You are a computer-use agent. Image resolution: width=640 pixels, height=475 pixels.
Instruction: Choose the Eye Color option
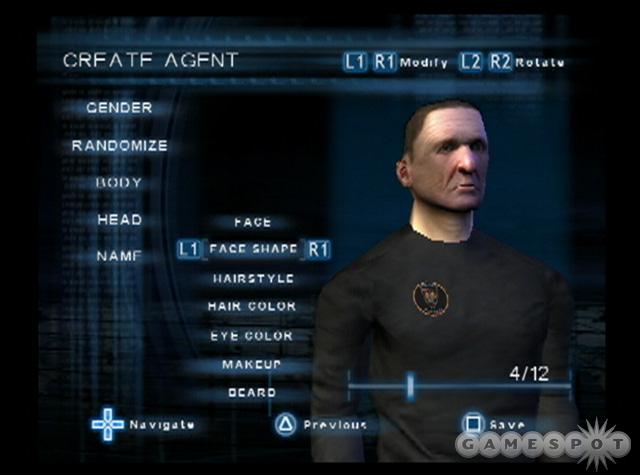coord(251,336)
